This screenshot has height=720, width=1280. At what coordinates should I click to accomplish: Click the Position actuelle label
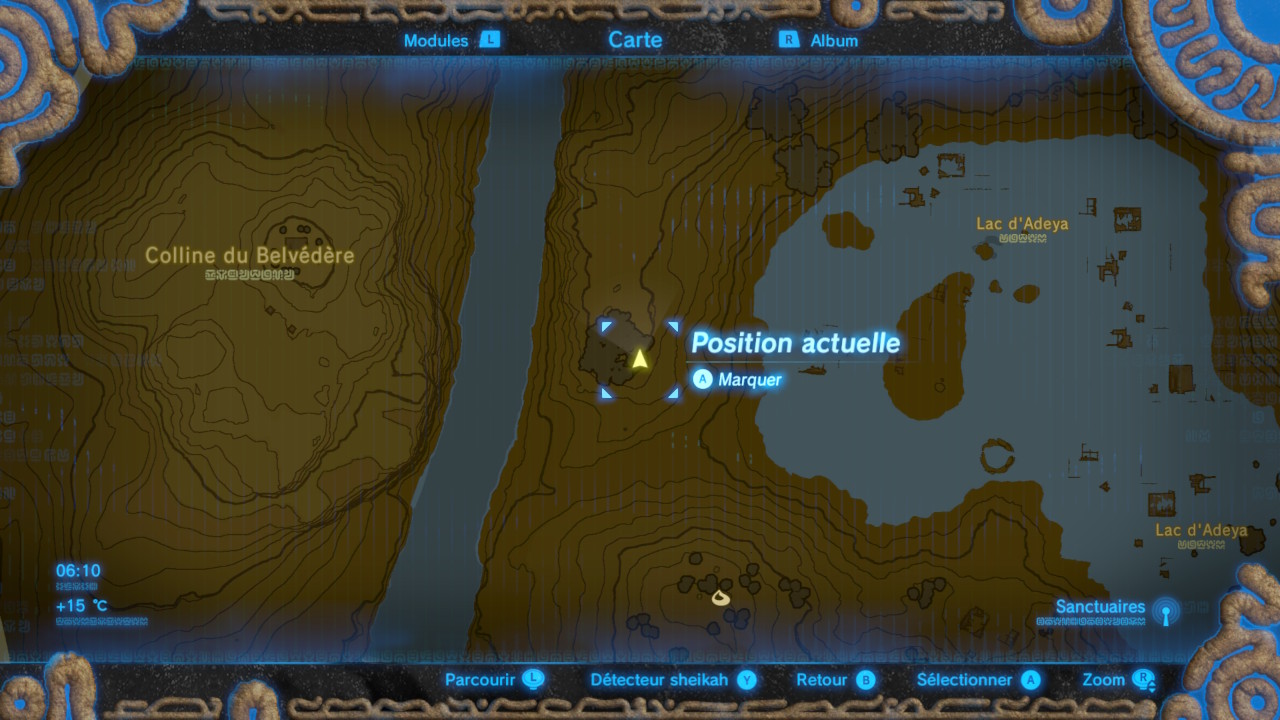[796, 343]
